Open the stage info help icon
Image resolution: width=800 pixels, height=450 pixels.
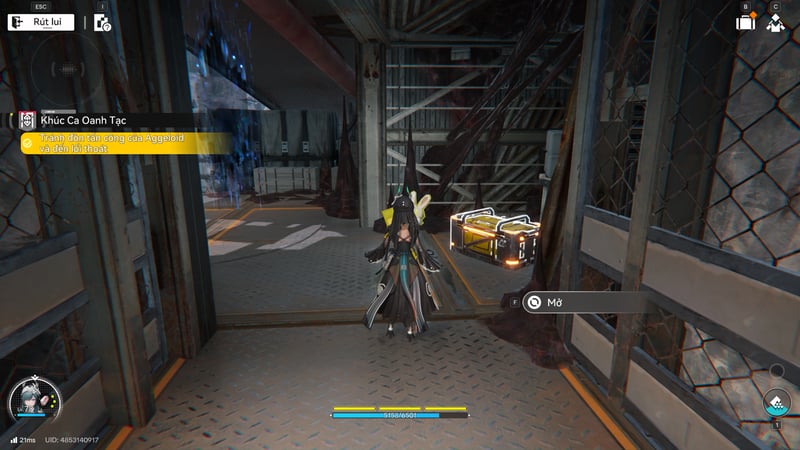[102, 22]
